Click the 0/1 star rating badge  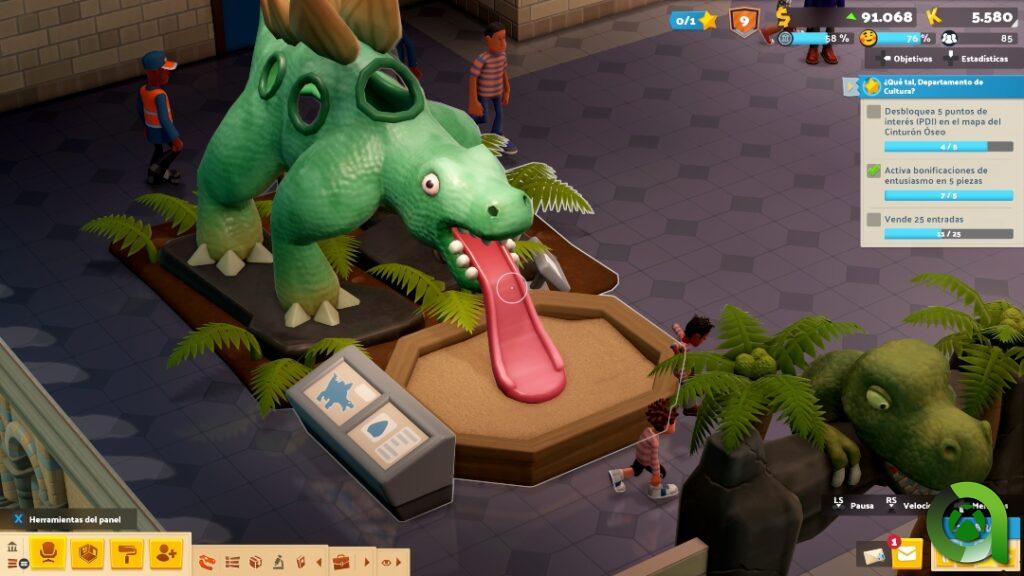695,20
